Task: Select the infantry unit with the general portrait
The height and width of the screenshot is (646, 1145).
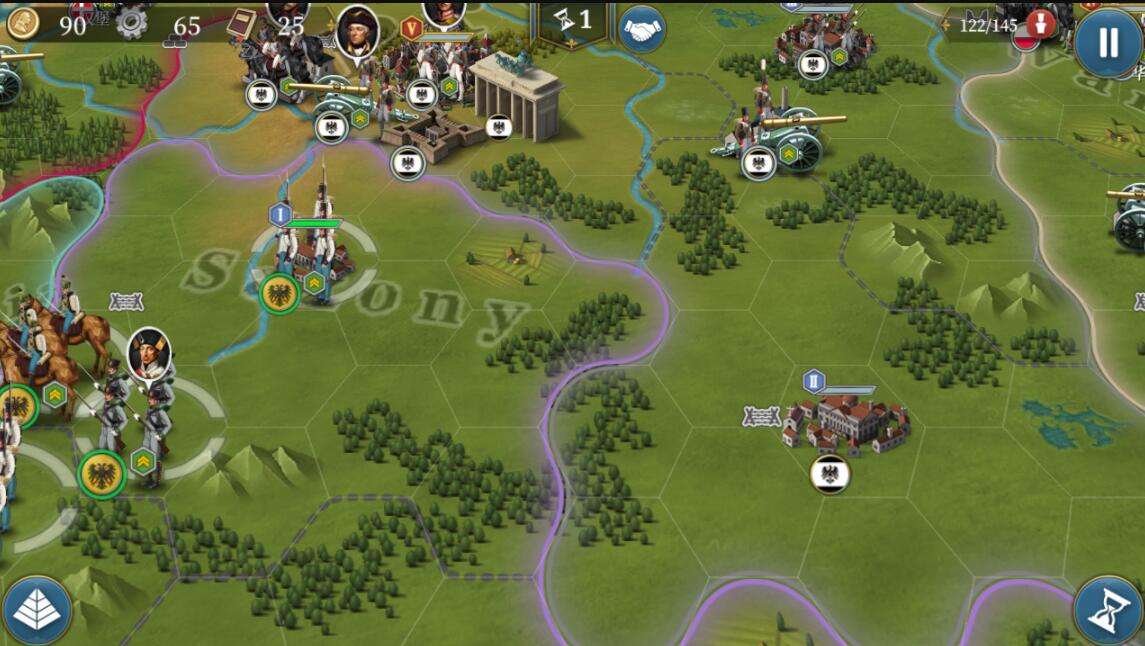Action: click(140, 410)
